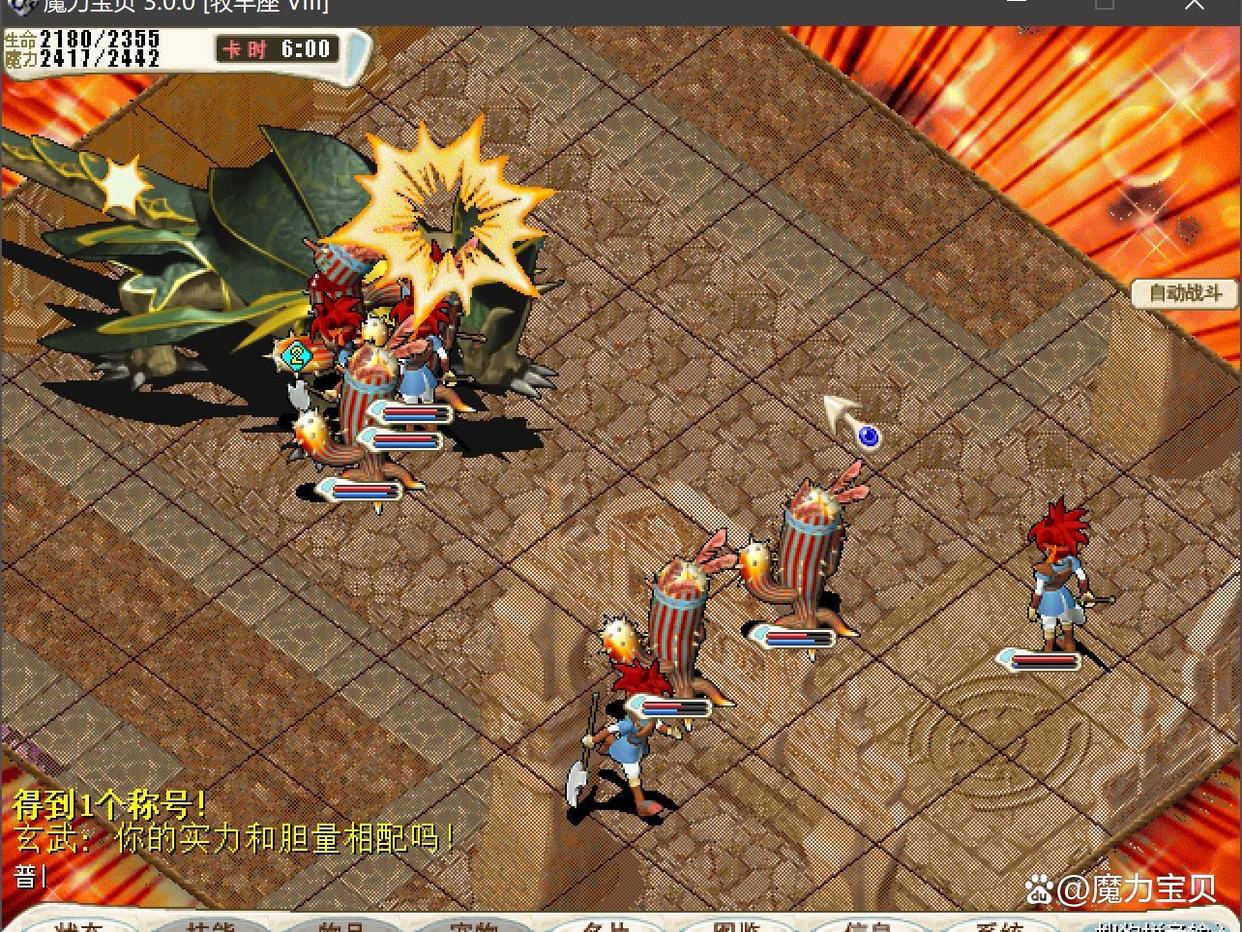Open the 状态 status menu
1242x932 pixels.
80,925
